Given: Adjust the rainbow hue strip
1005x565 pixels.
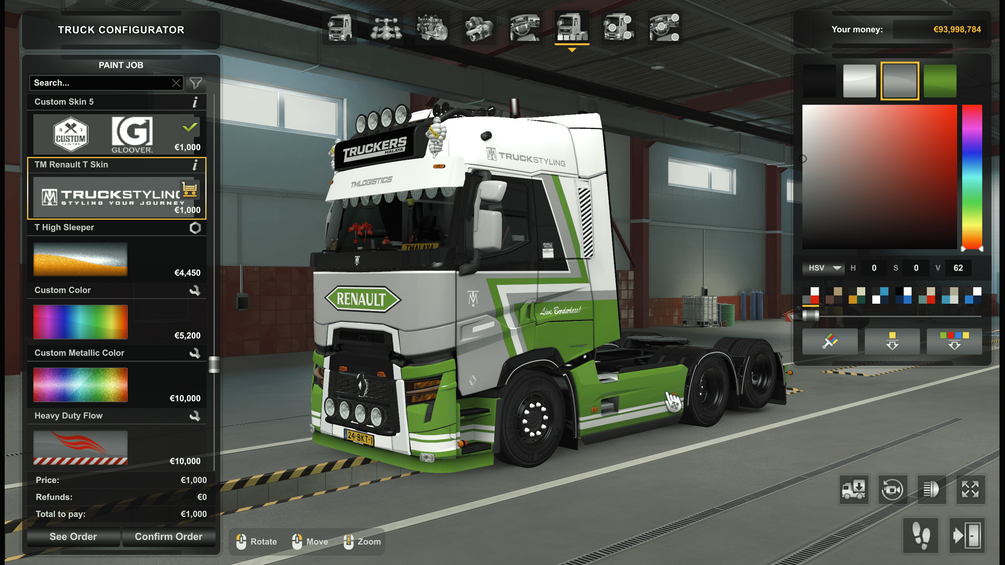Looking at the screenshot, I should [971, 177].
